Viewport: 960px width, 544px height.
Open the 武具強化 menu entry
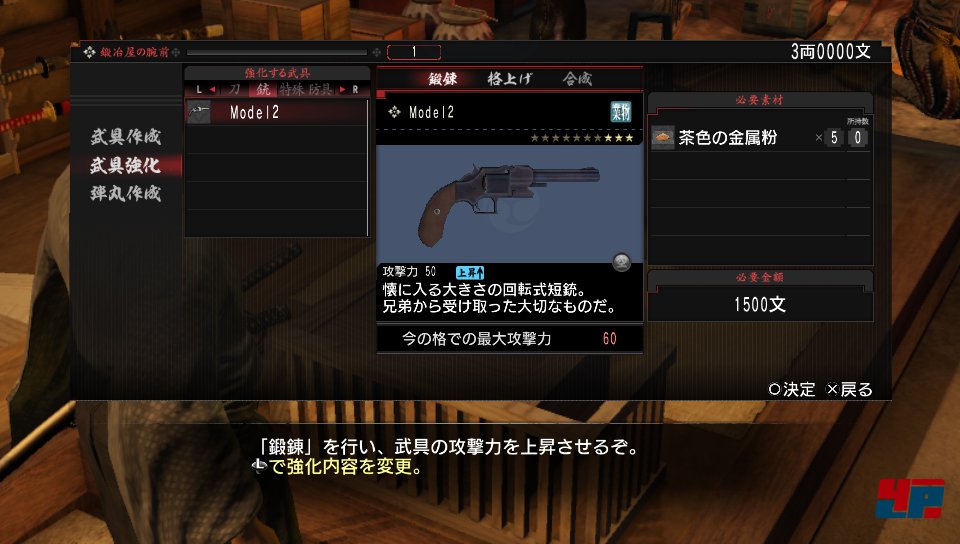tap(126, 164)
